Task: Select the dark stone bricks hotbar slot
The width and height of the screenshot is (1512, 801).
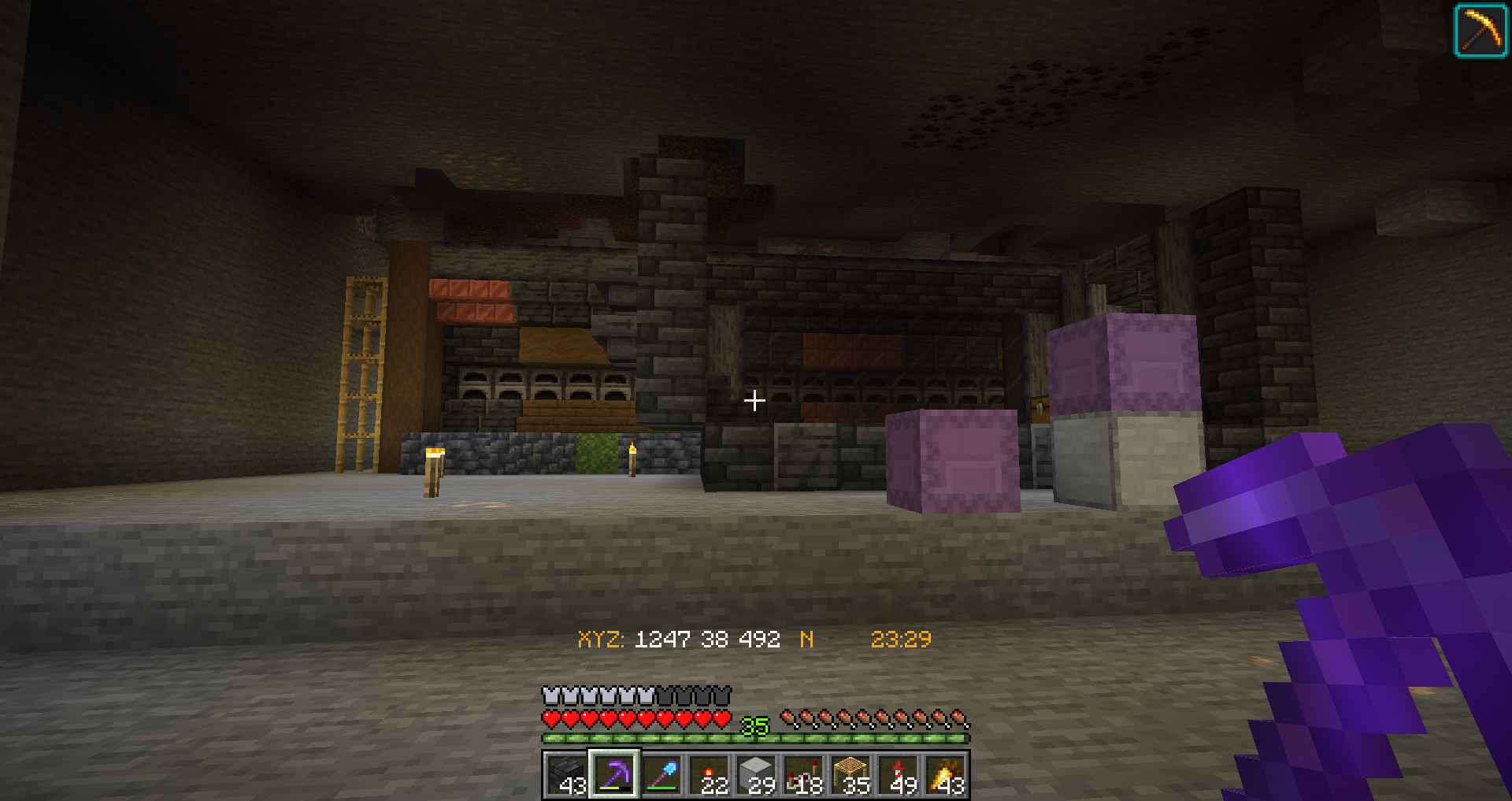Action: pyautogui.click(x=566, y=774)
